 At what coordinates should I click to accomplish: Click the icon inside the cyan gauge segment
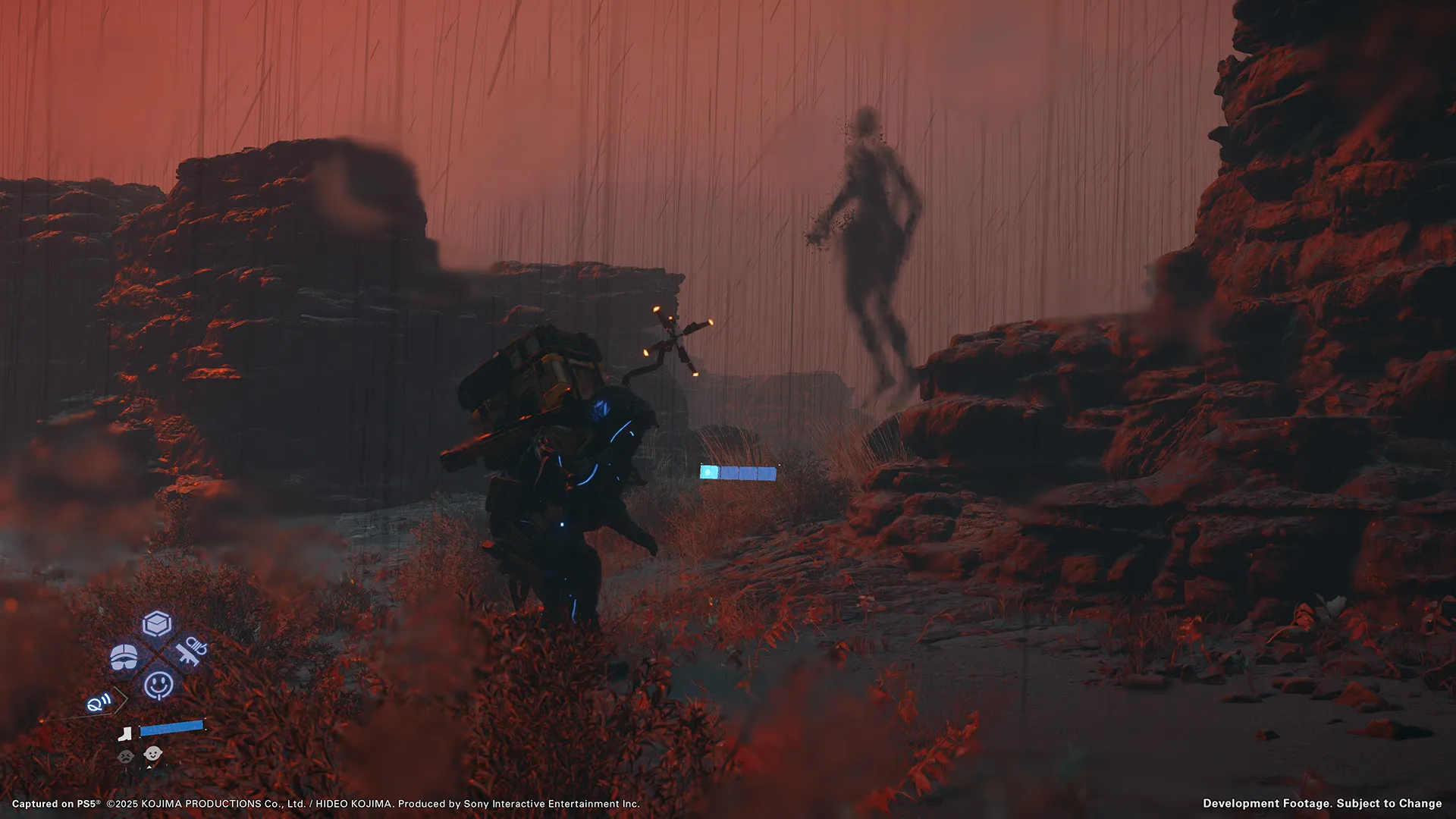tap(708, 472)
